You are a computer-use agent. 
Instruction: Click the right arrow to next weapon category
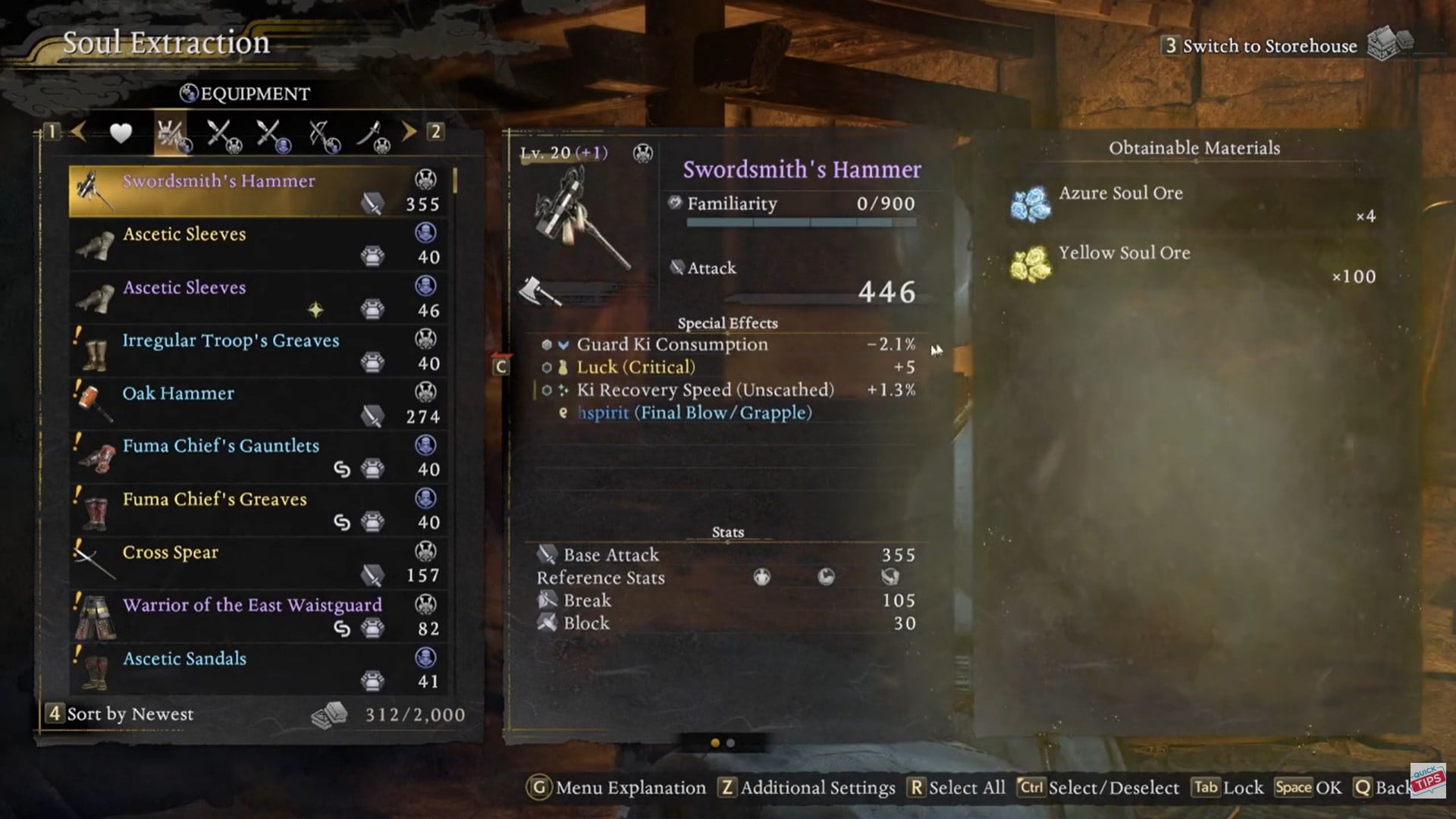tap(410, 133)
